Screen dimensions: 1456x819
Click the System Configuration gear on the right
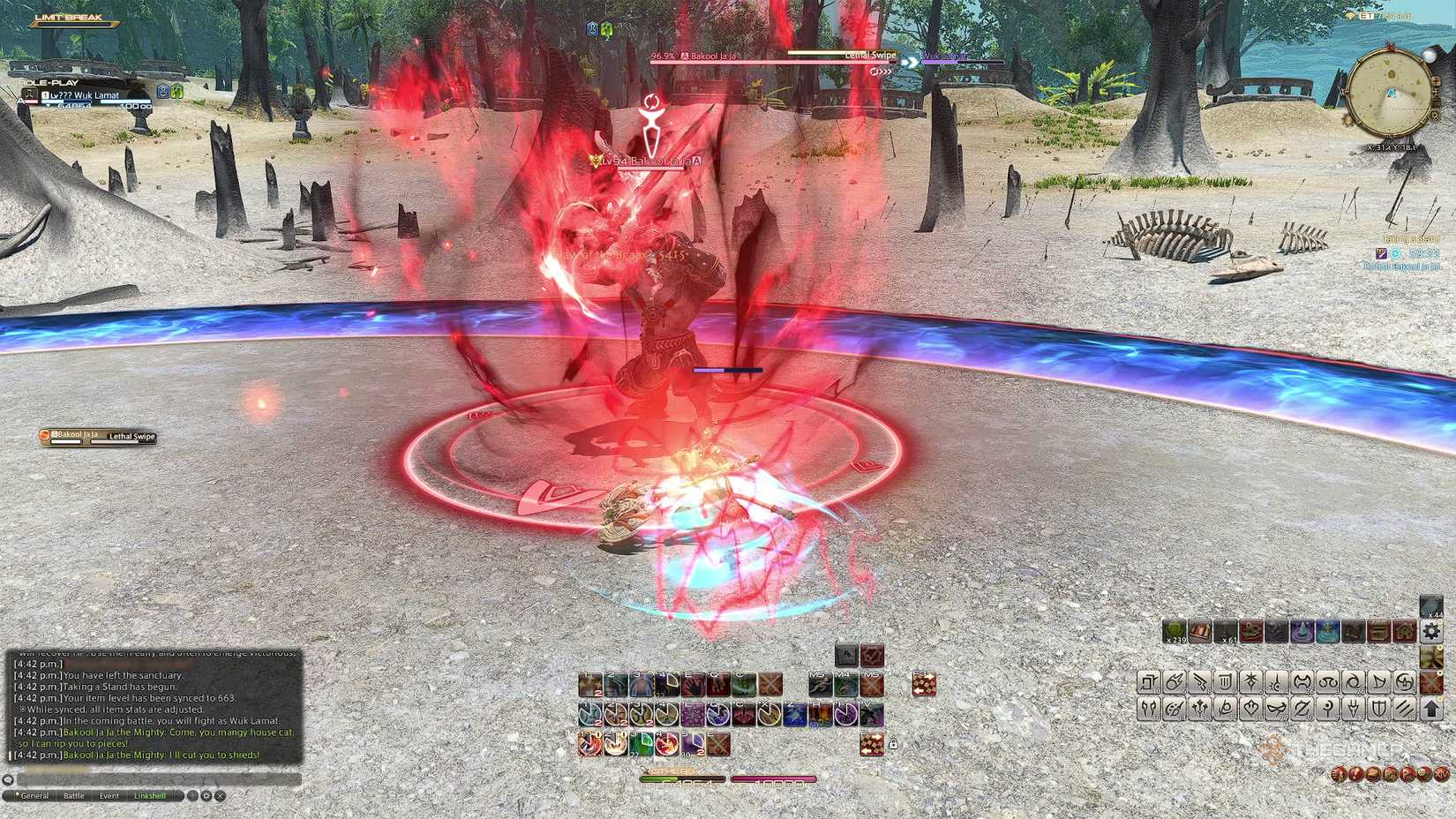1430,632
